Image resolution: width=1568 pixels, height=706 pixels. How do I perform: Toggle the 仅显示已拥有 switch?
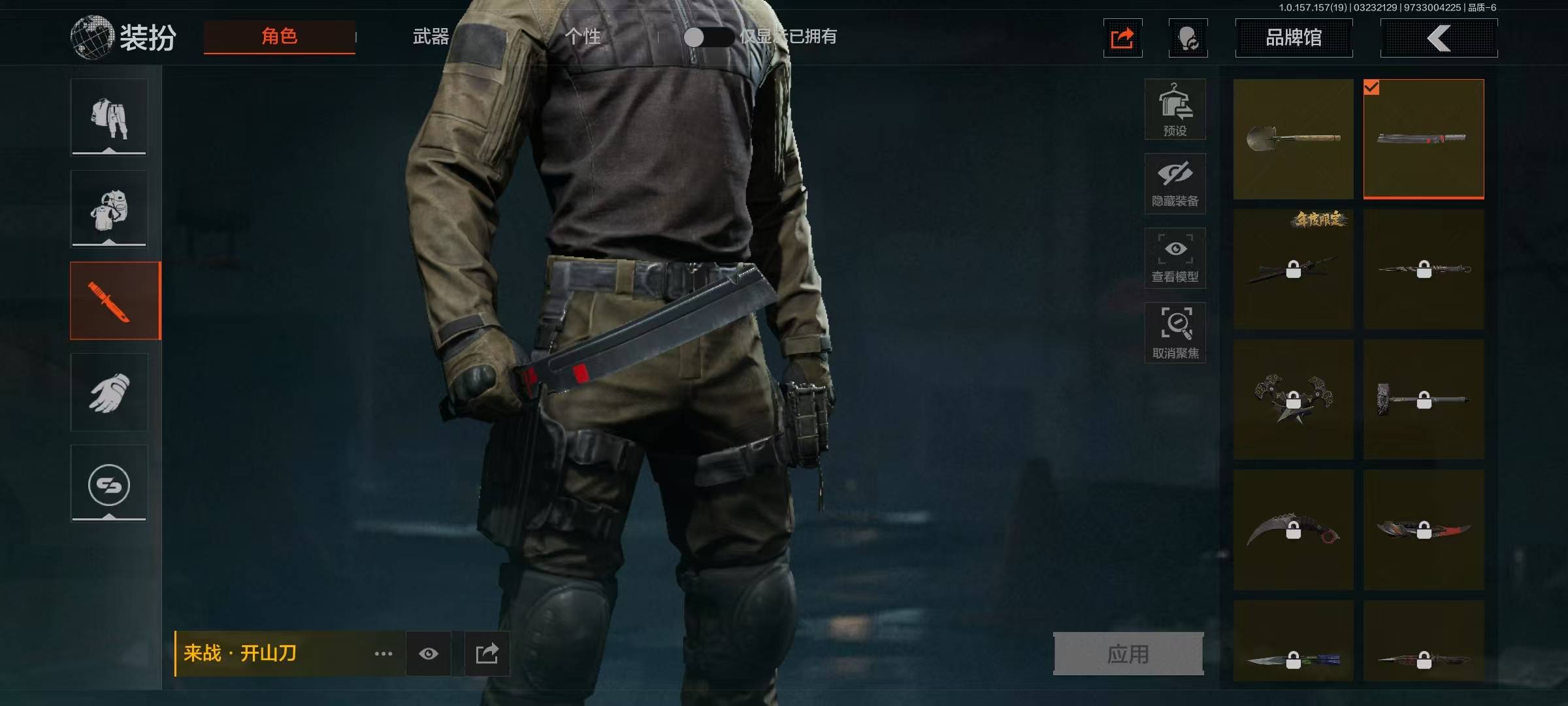[708, 37]
